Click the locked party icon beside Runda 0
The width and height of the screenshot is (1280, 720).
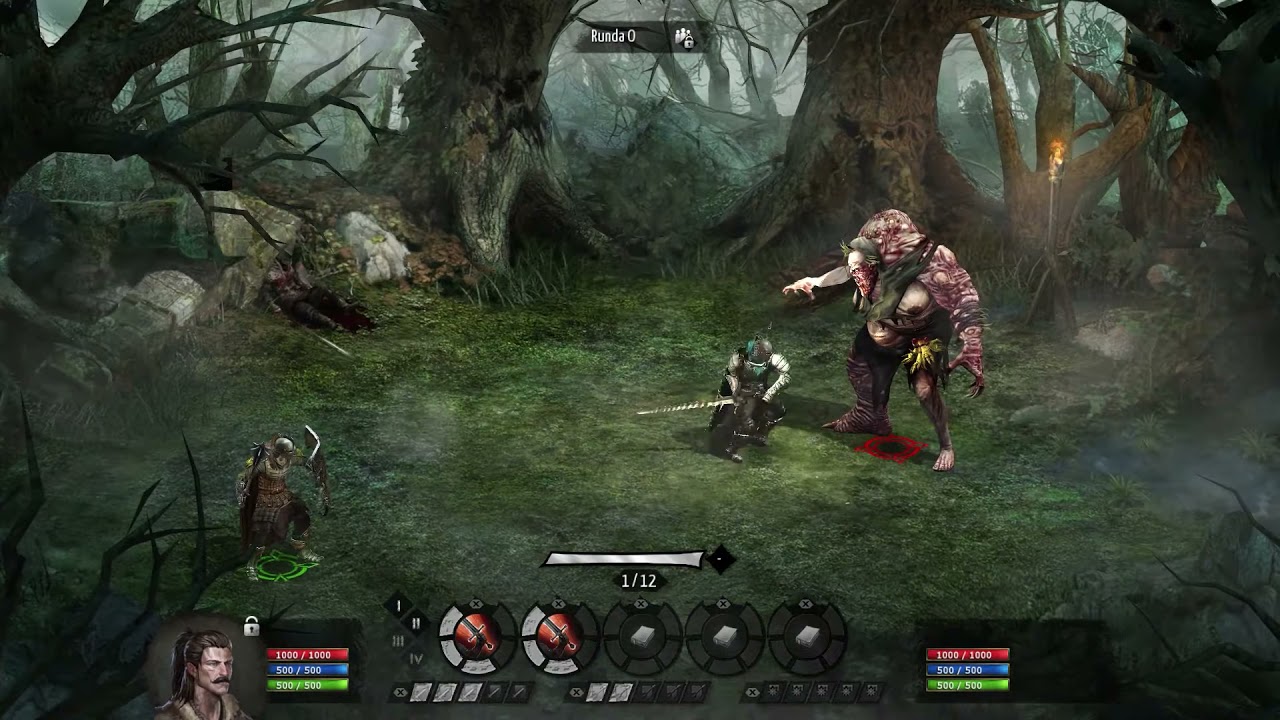pos(684,38)
